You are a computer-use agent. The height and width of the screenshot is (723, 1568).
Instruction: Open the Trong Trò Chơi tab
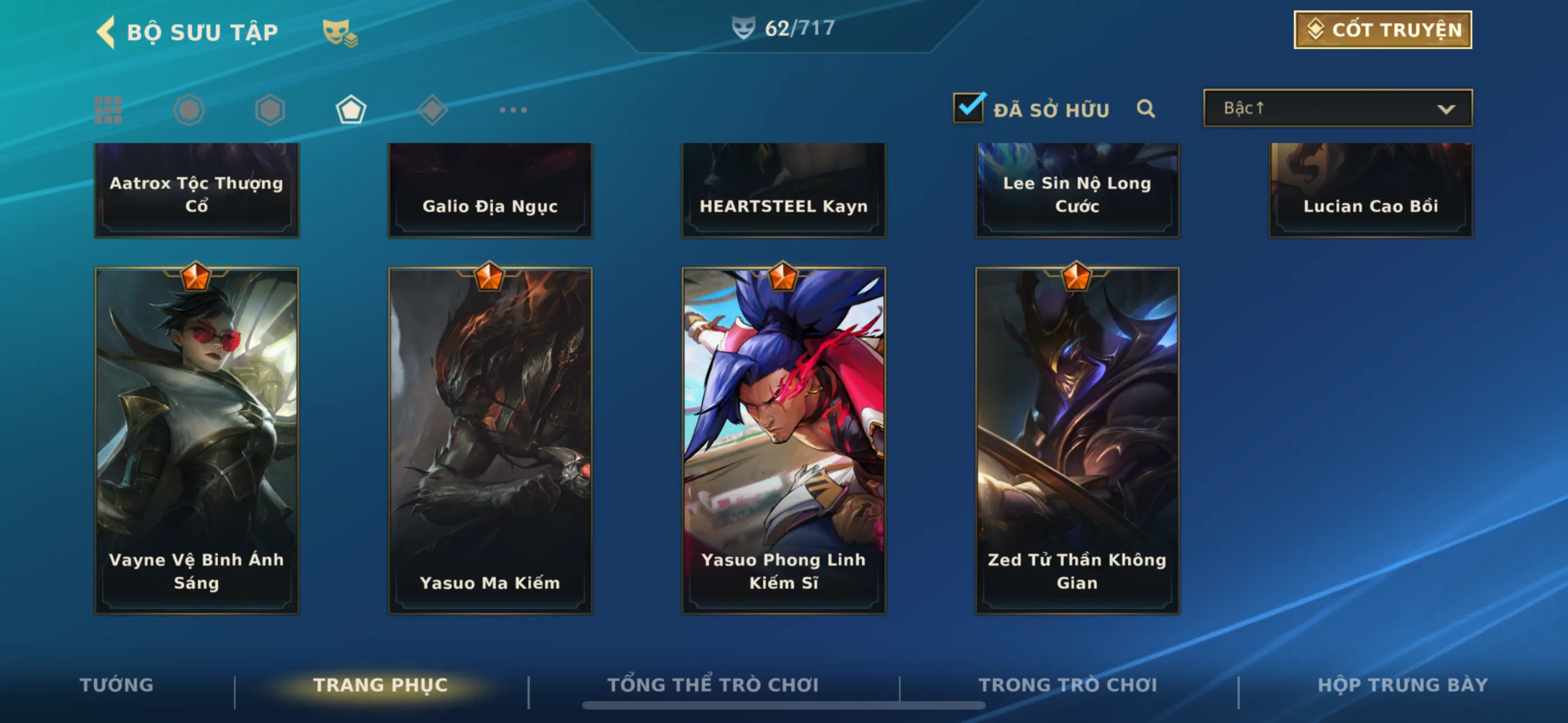point(1068,685)
